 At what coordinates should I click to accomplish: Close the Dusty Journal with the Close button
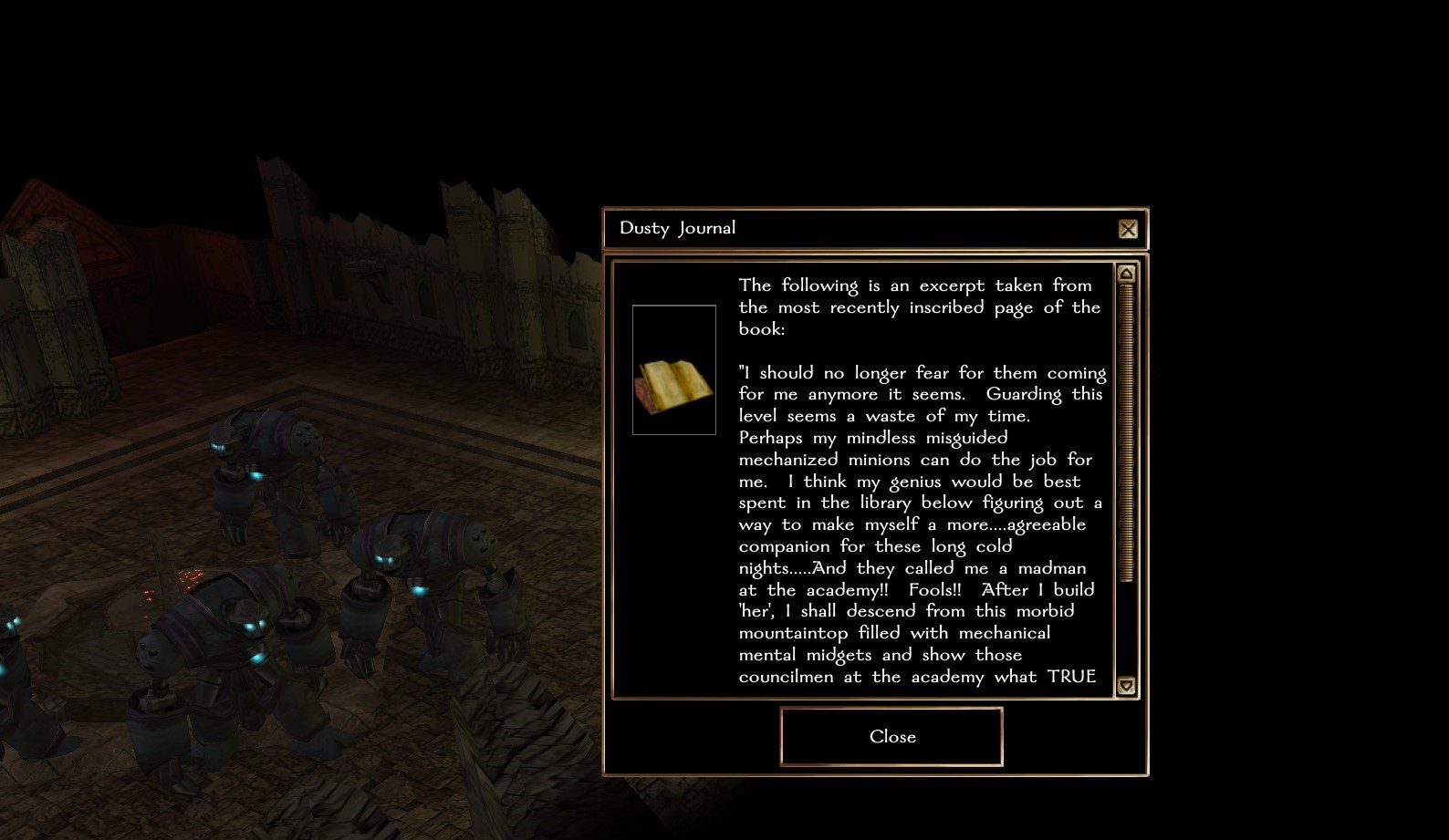coord(891,737)
